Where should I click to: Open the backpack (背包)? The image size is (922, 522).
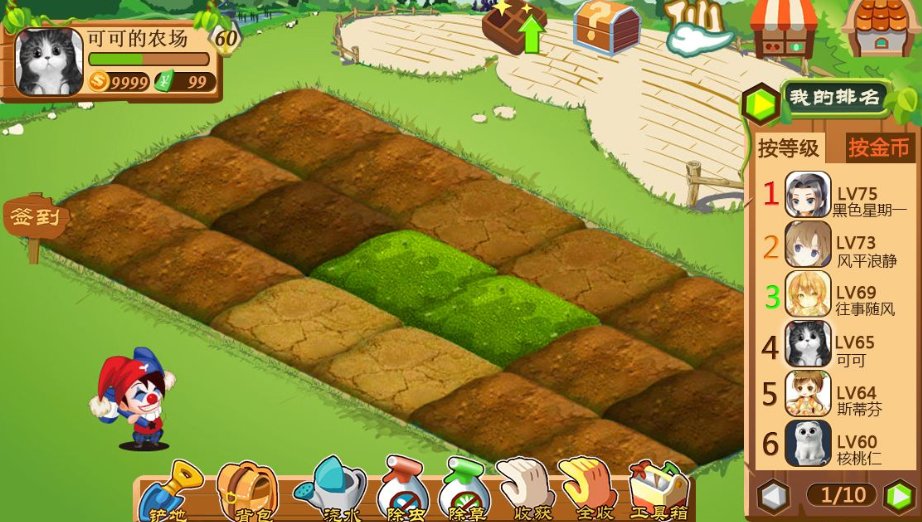point(246,492)
